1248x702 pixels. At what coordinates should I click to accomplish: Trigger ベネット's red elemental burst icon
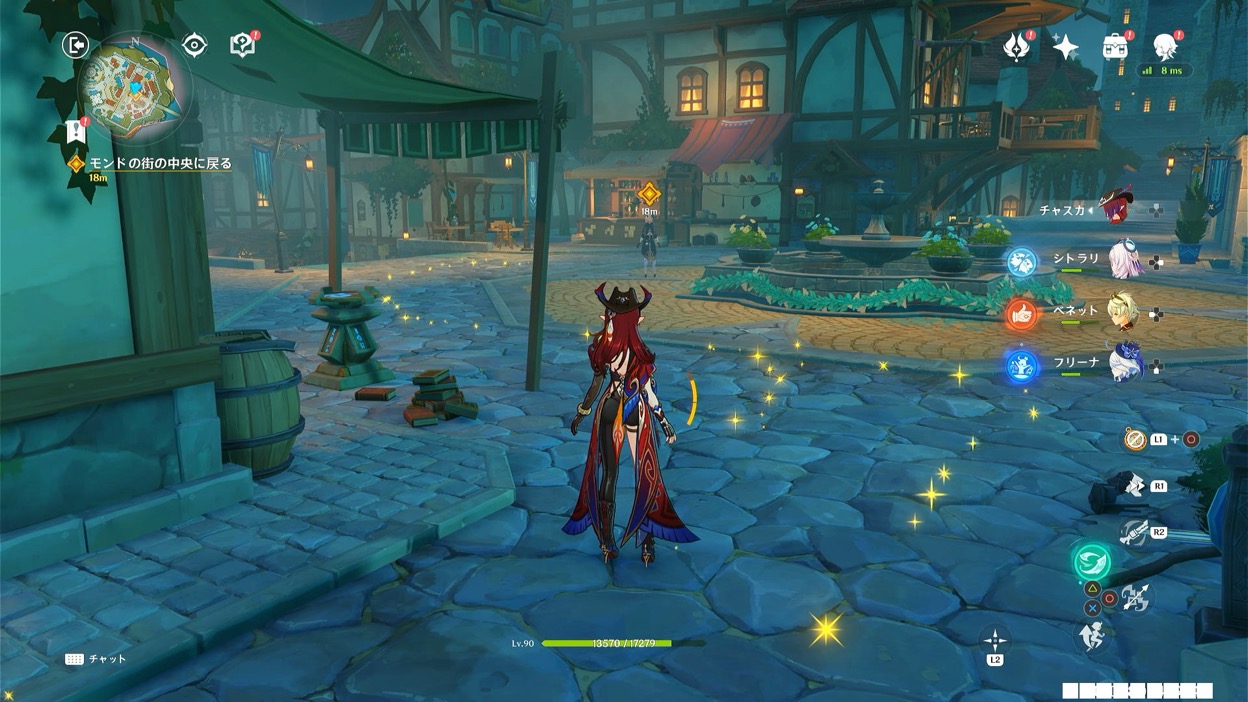(x=1021, y=314)
